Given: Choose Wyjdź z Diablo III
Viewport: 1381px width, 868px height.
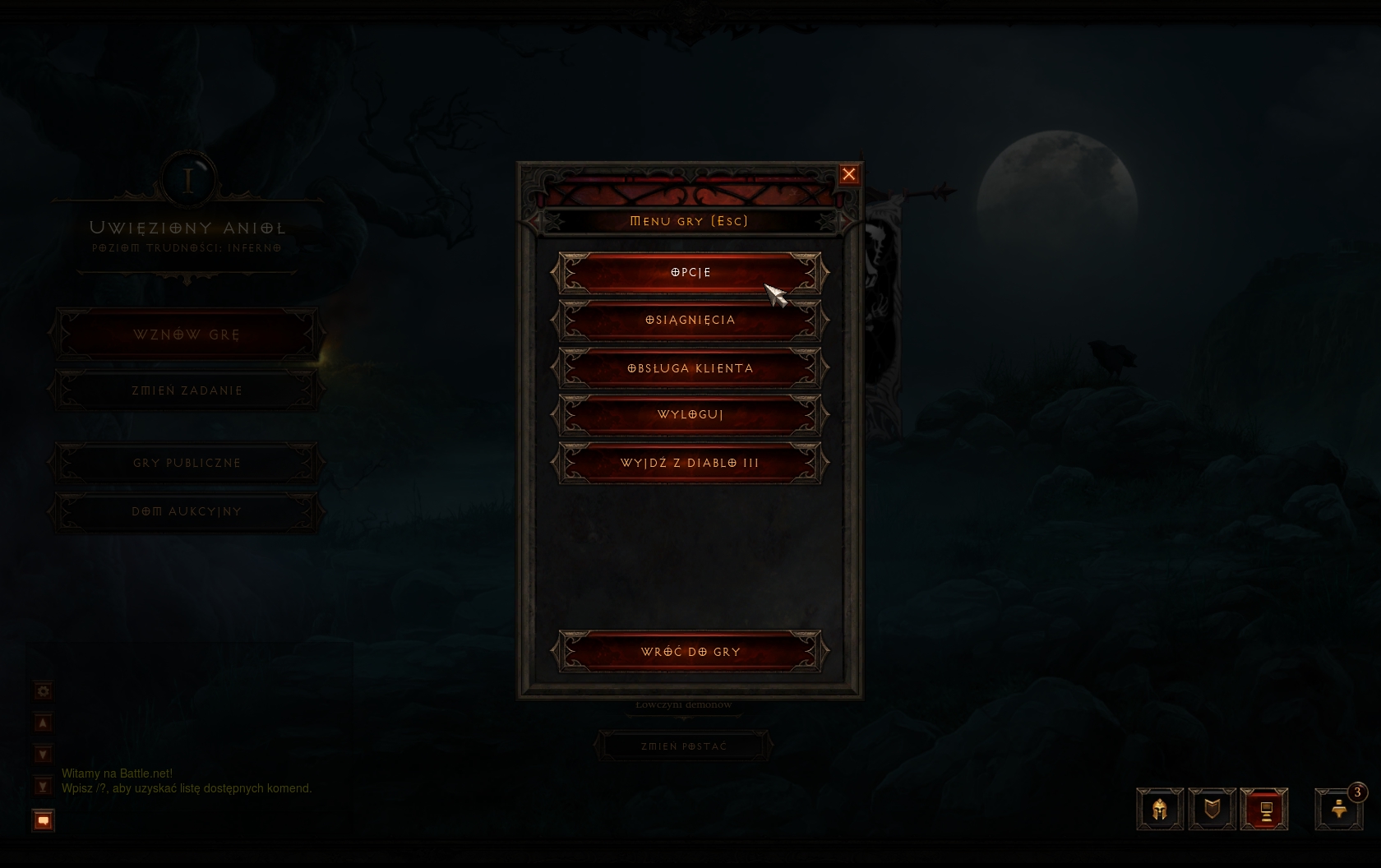Looking at the screenshot, I should 690,463.
